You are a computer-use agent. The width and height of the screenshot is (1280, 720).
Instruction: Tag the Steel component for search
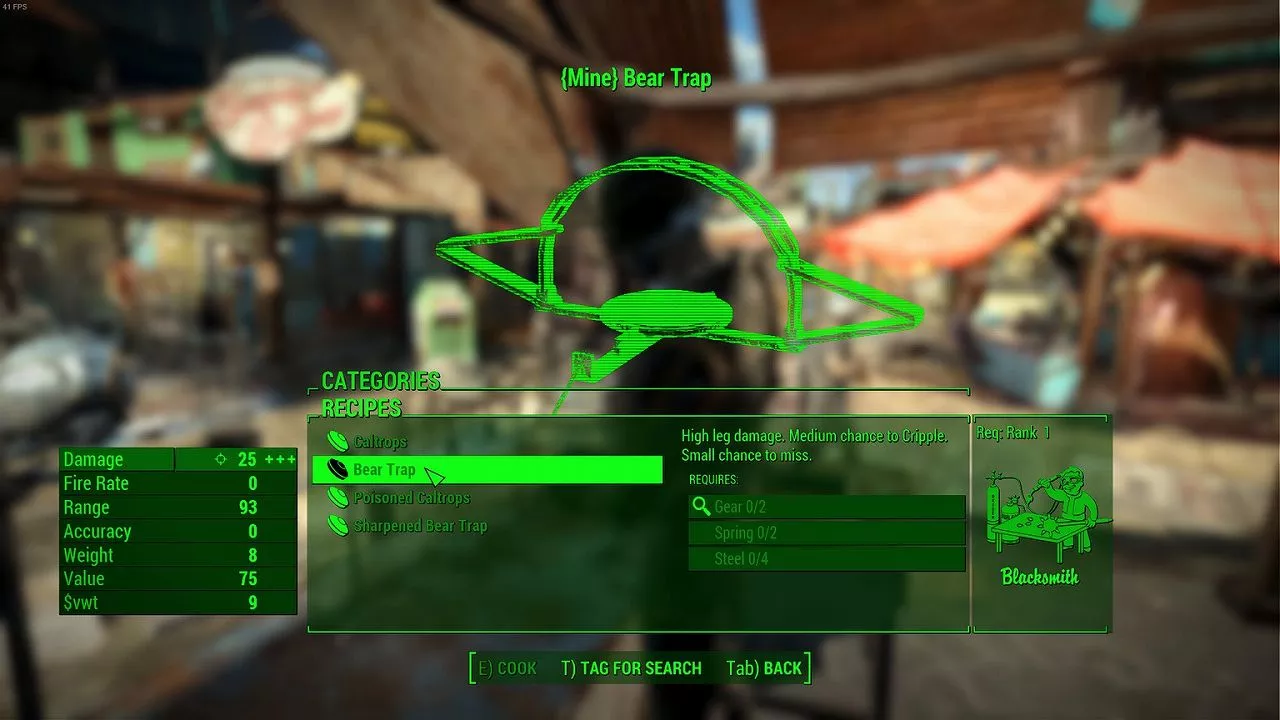(826, 558)
